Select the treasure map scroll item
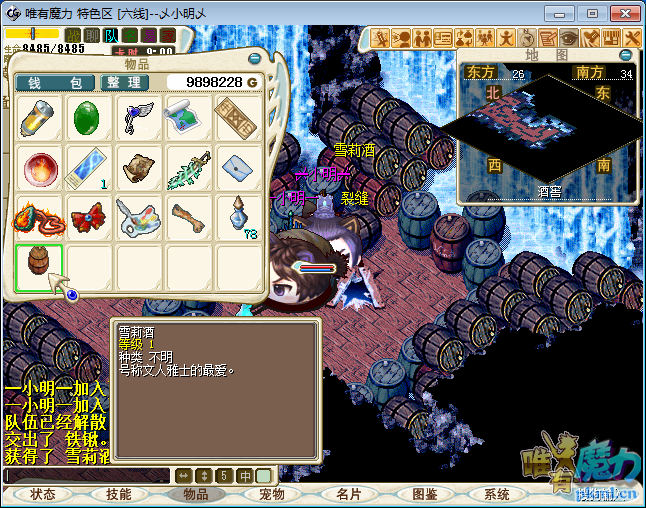Viewport: 646px width, 508px height. coord(188,119)
